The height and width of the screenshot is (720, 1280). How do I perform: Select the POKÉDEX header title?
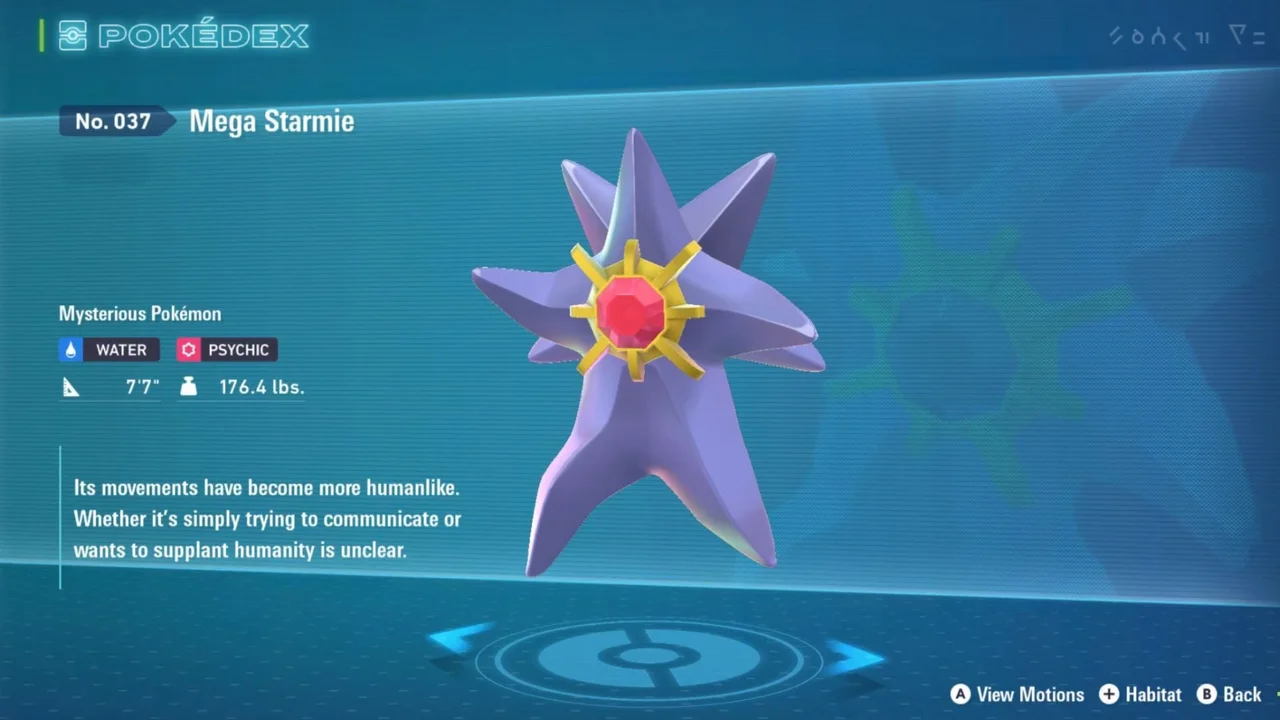pyautogui.click(x=200, y=35)
